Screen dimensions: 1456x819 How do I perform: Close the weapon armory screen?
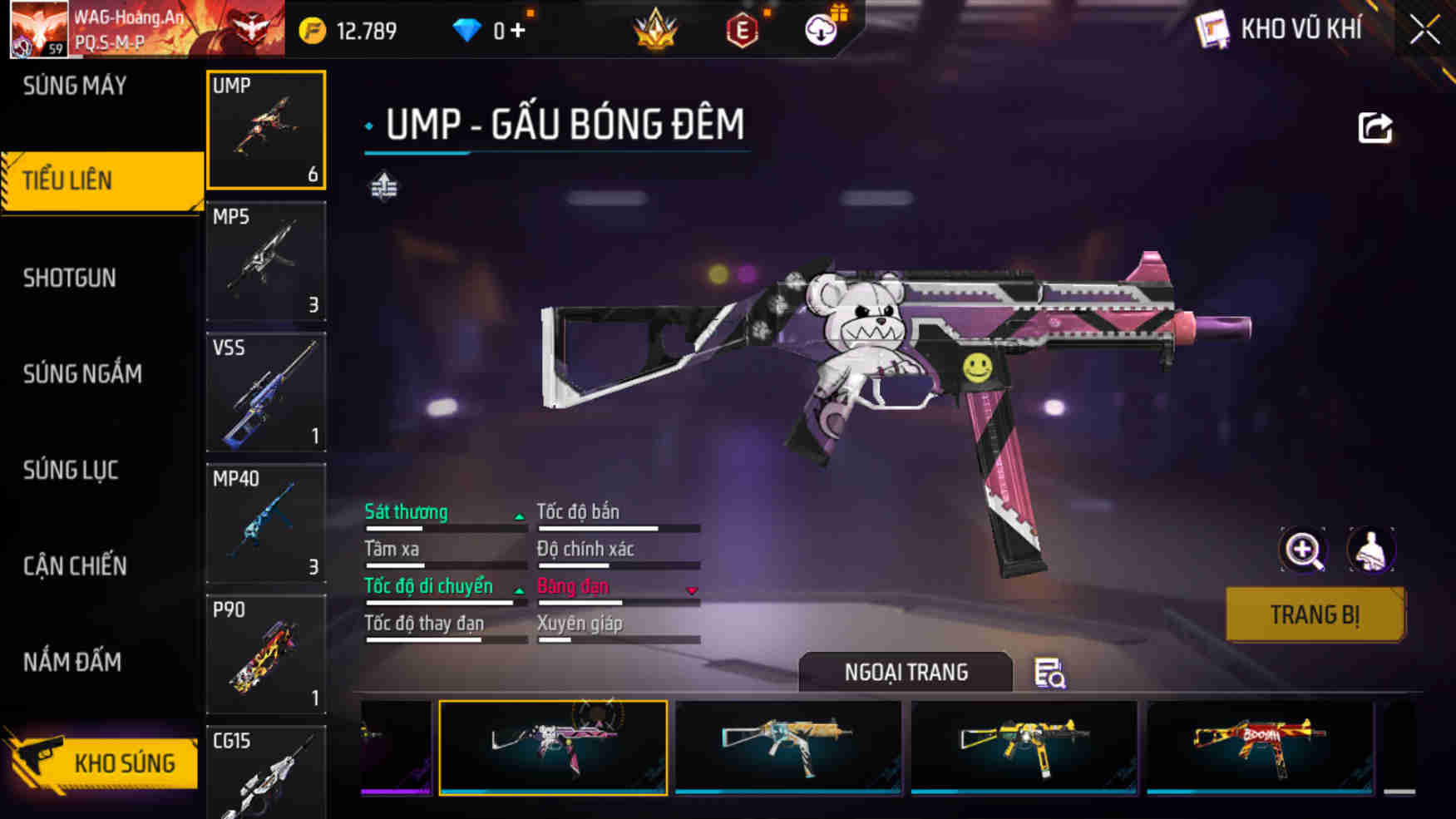pos(1424,31)
